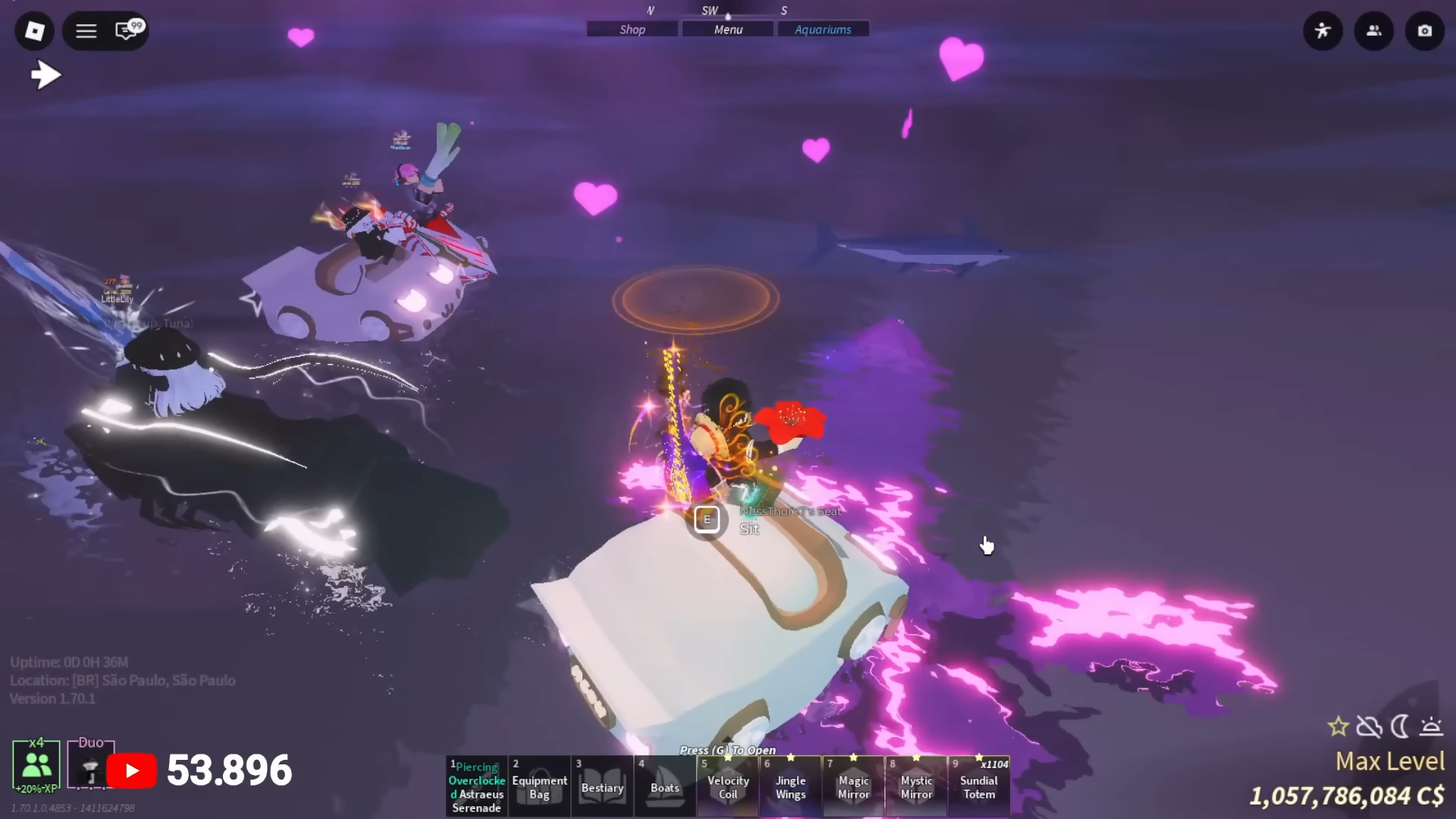Open the Roblox logo menu
The height and width of the screenshot is (819, 1456).
tap(34, 31)
